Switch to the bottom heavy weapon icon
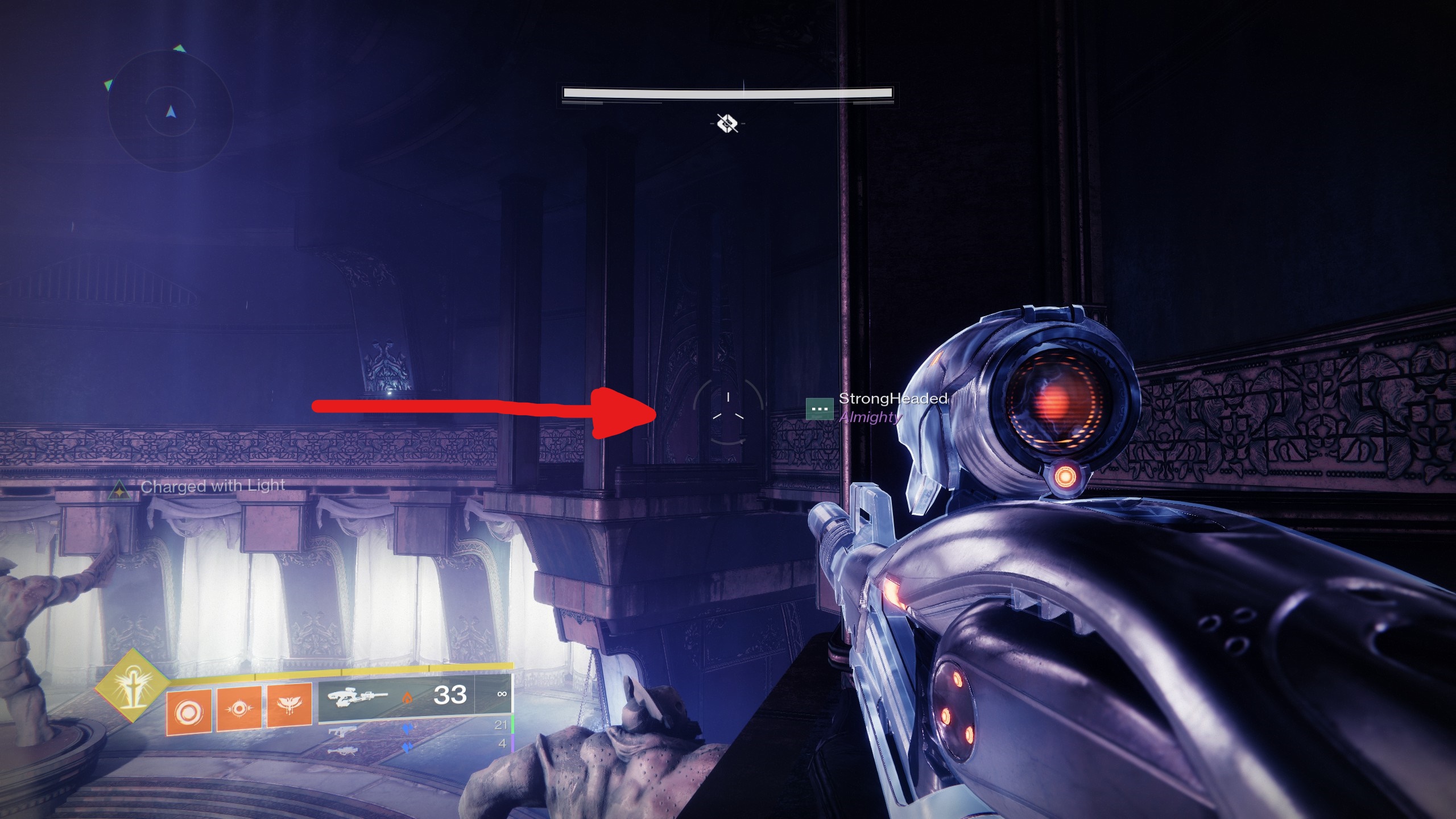 [342, 751]
